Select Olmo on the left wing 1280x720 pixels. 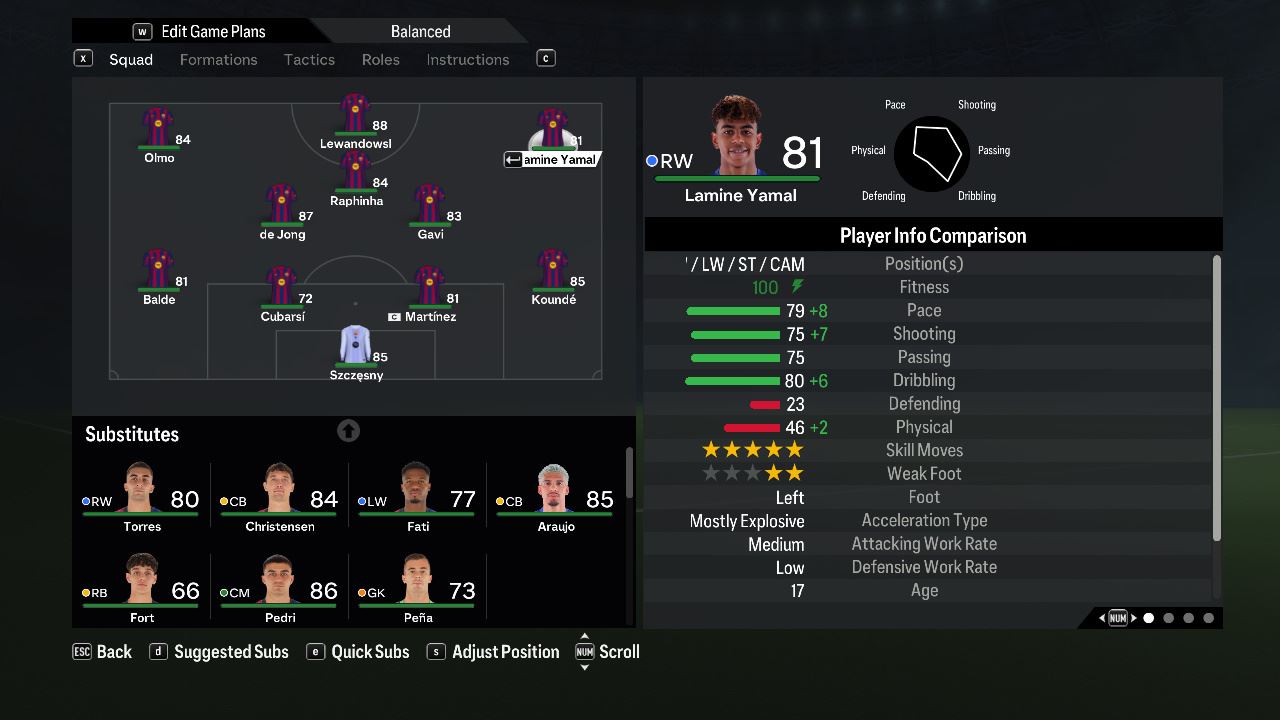pos(159,134)
